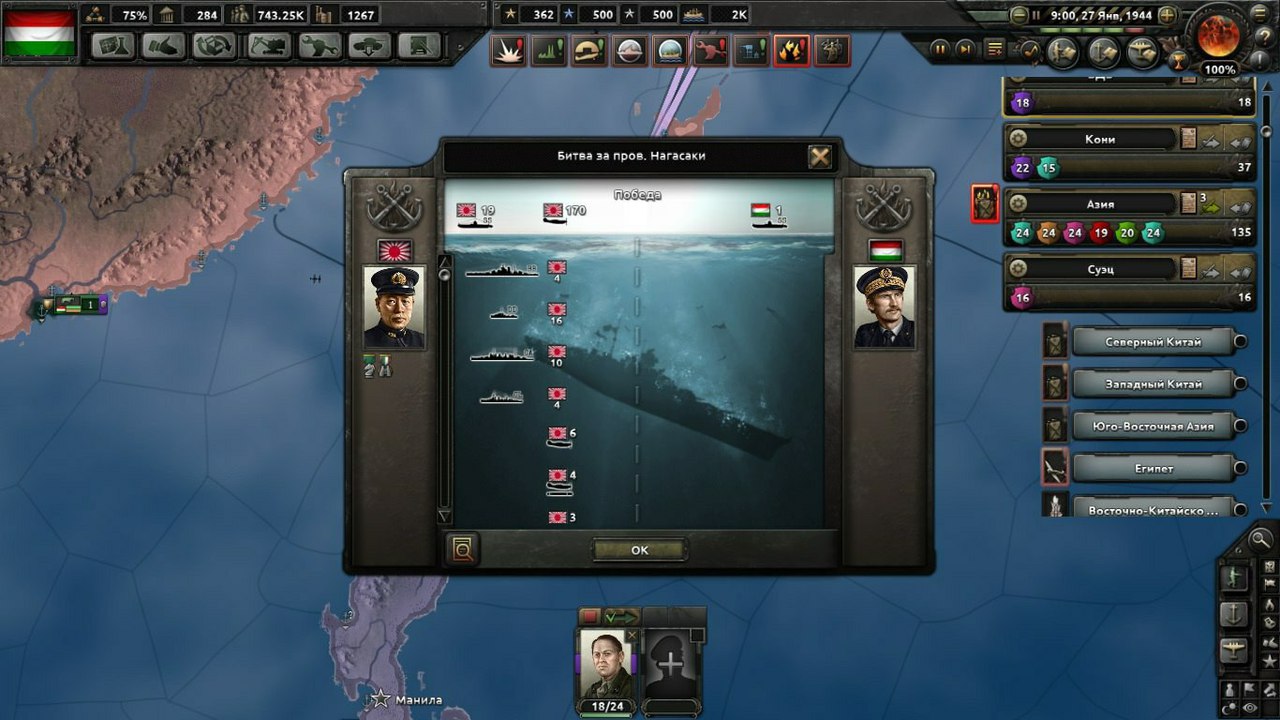This screenshot has height=720, width=1280.
Task: Select the Суэц army group
Action: coord(1100,269)
